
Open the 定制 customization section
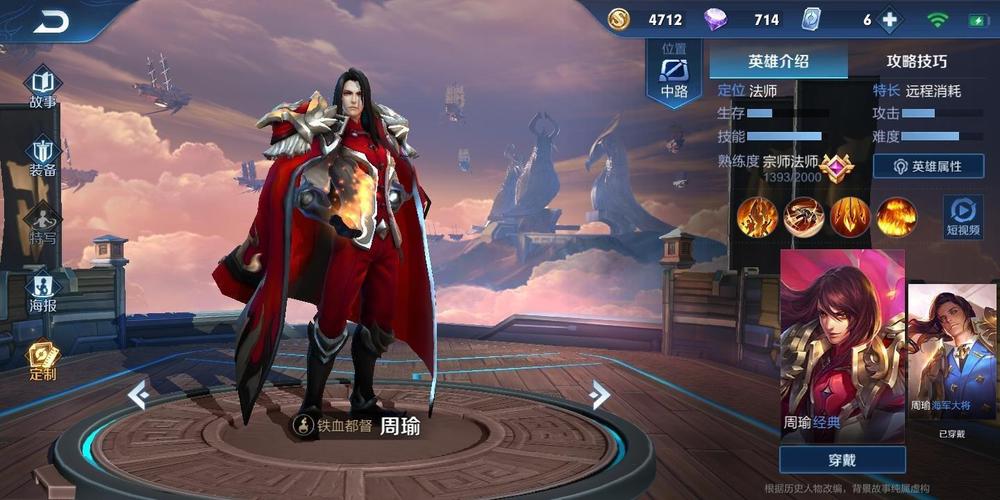coord(43,359)
